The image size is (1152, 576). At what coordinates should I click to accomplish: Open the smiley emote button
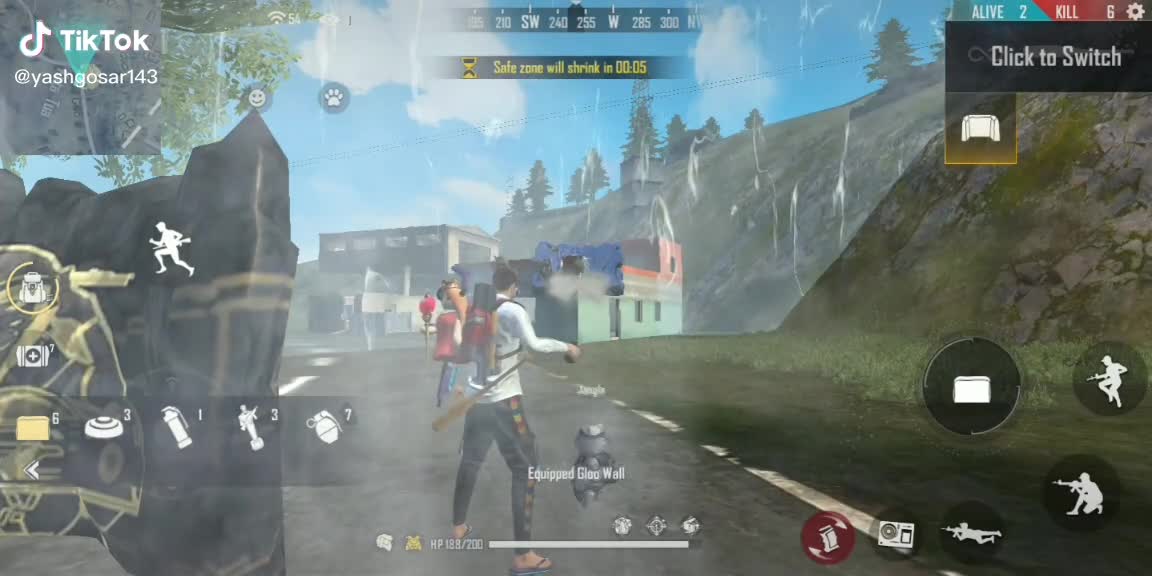point(257,98)
